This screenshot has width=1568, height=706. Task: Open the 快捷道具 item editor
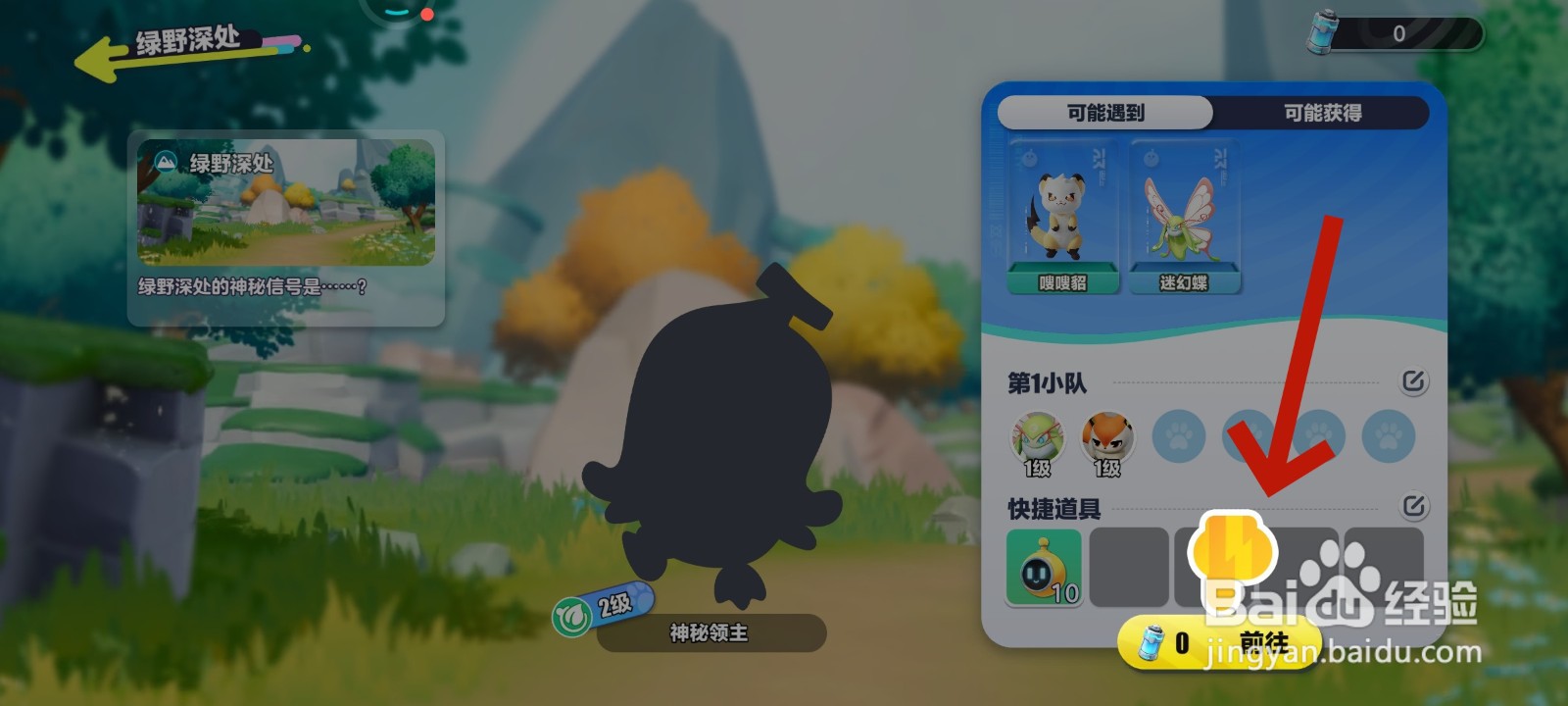(x=1414, y=506)
